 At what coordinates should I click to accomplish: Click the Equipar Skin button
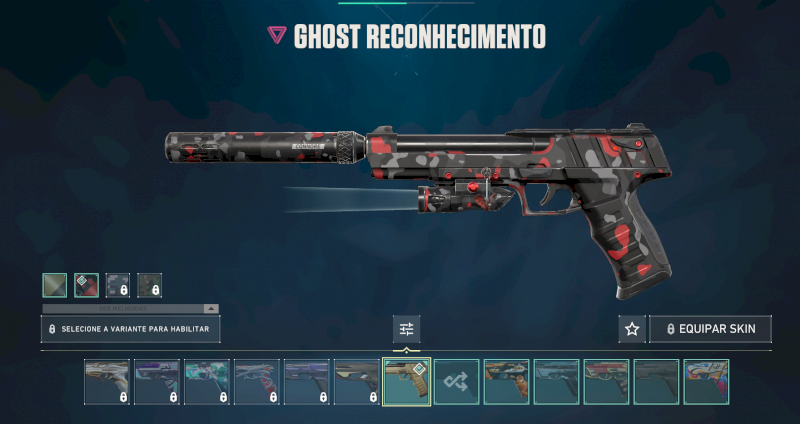[x=710, y=329]
